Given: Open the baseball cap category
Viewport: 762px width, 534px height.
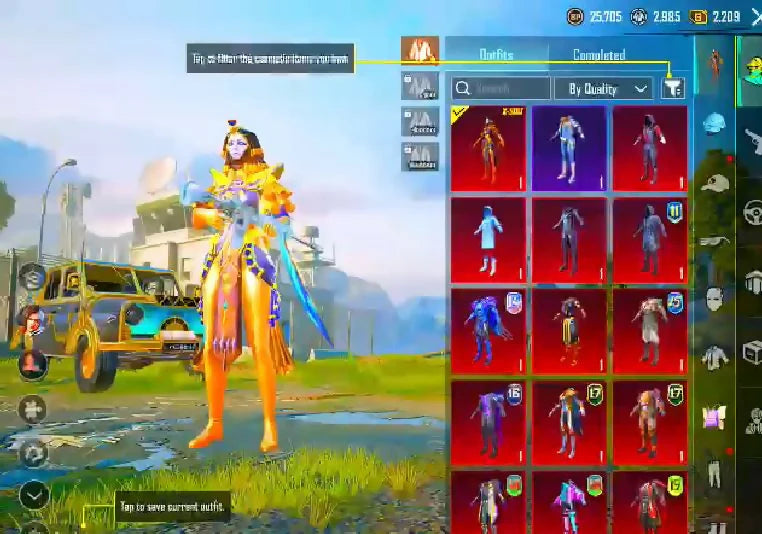Looking at the screenshot, I should tap(713, 183).
